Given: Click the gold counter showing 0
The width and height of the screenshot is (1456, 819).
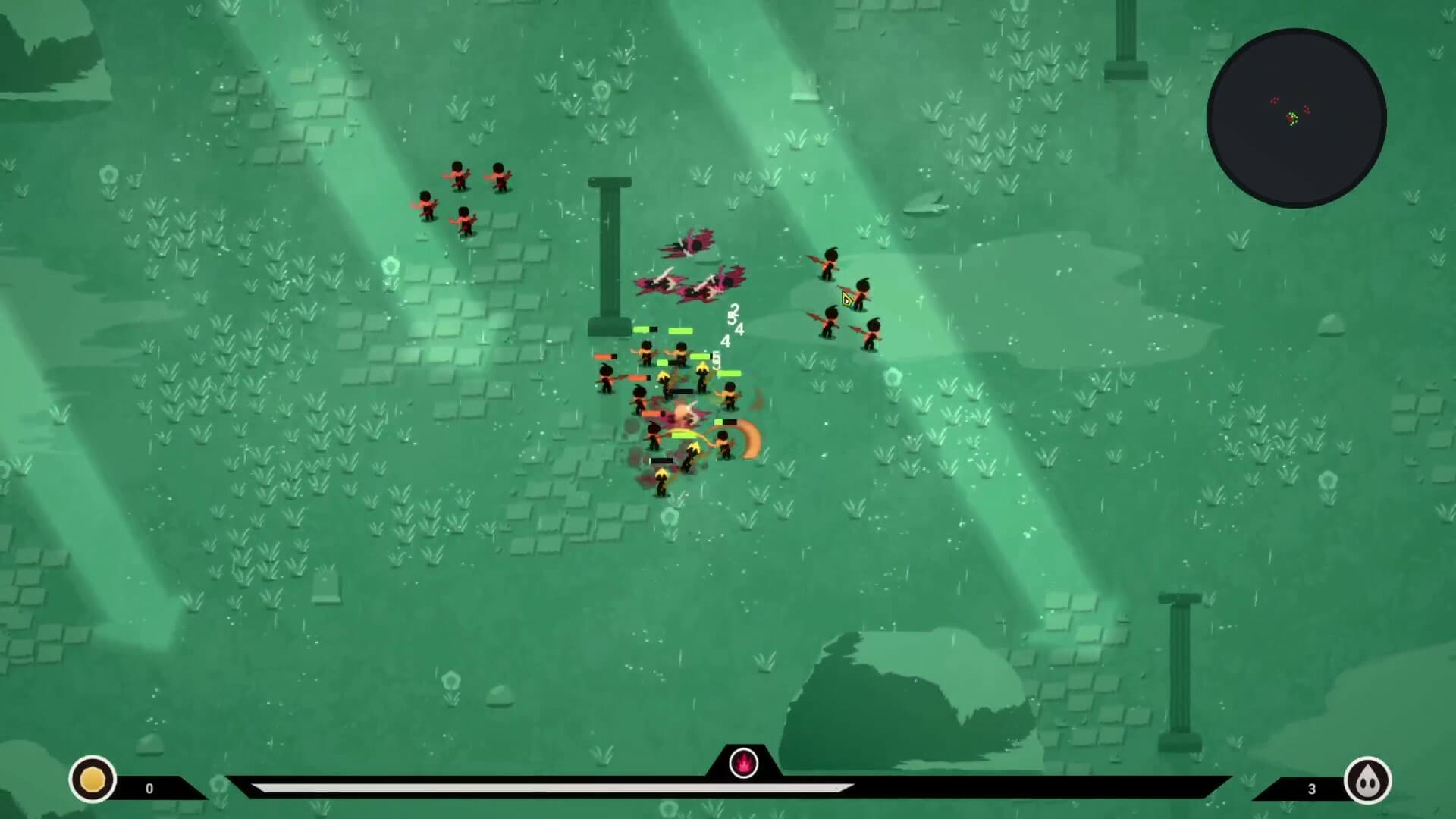Looking at the screenshot, I should point(150,787).
